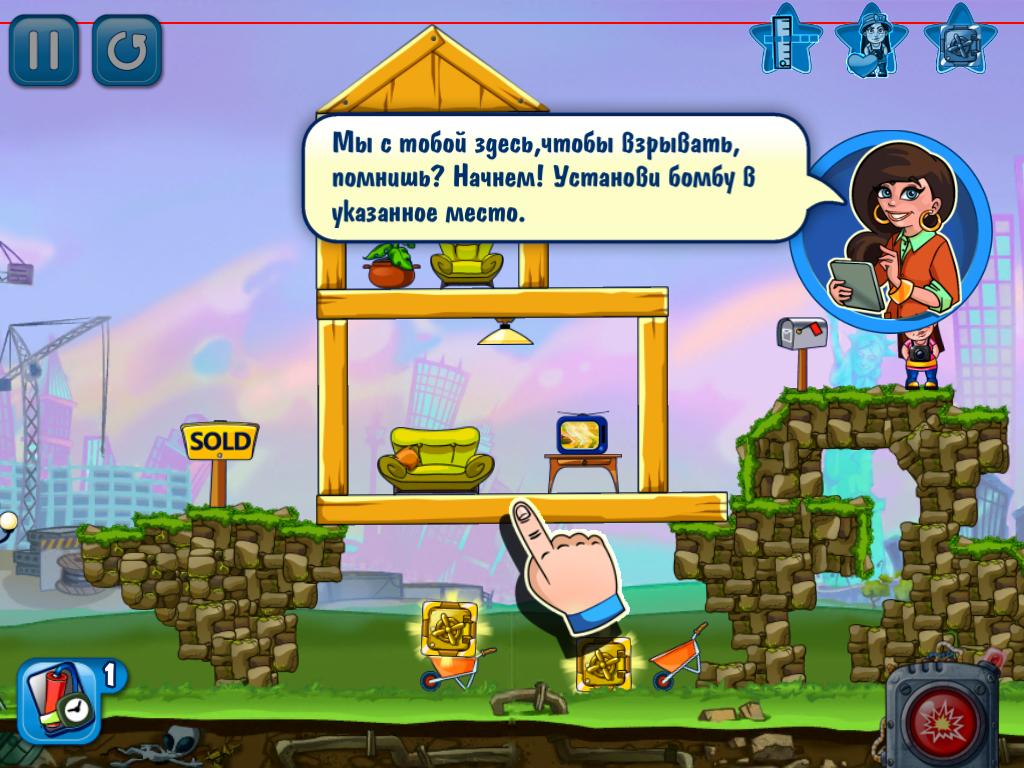Hit the red detonator button

point(941,720)
